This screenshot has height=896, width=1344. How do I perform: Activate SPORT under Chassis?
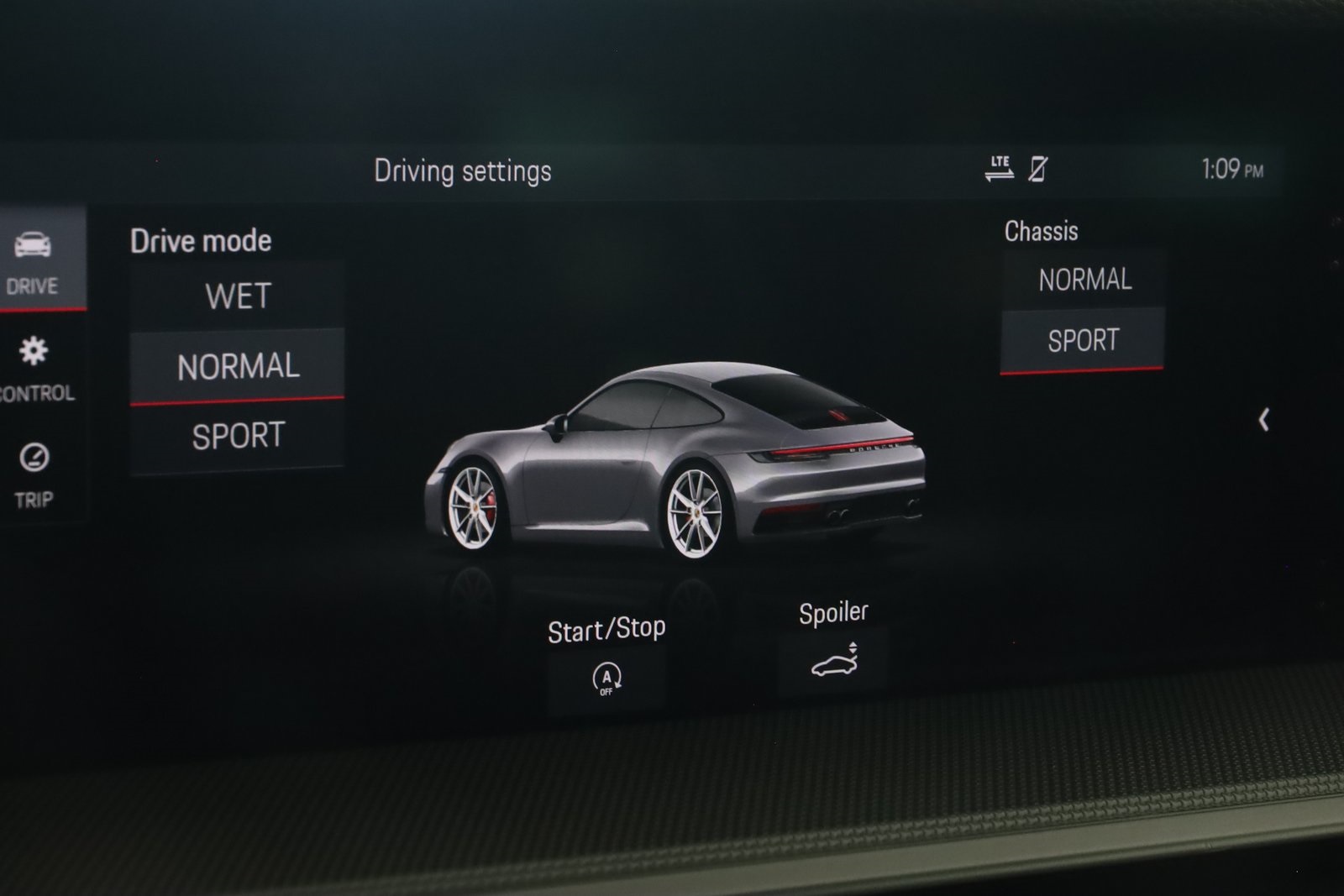tap(1084, 339)
